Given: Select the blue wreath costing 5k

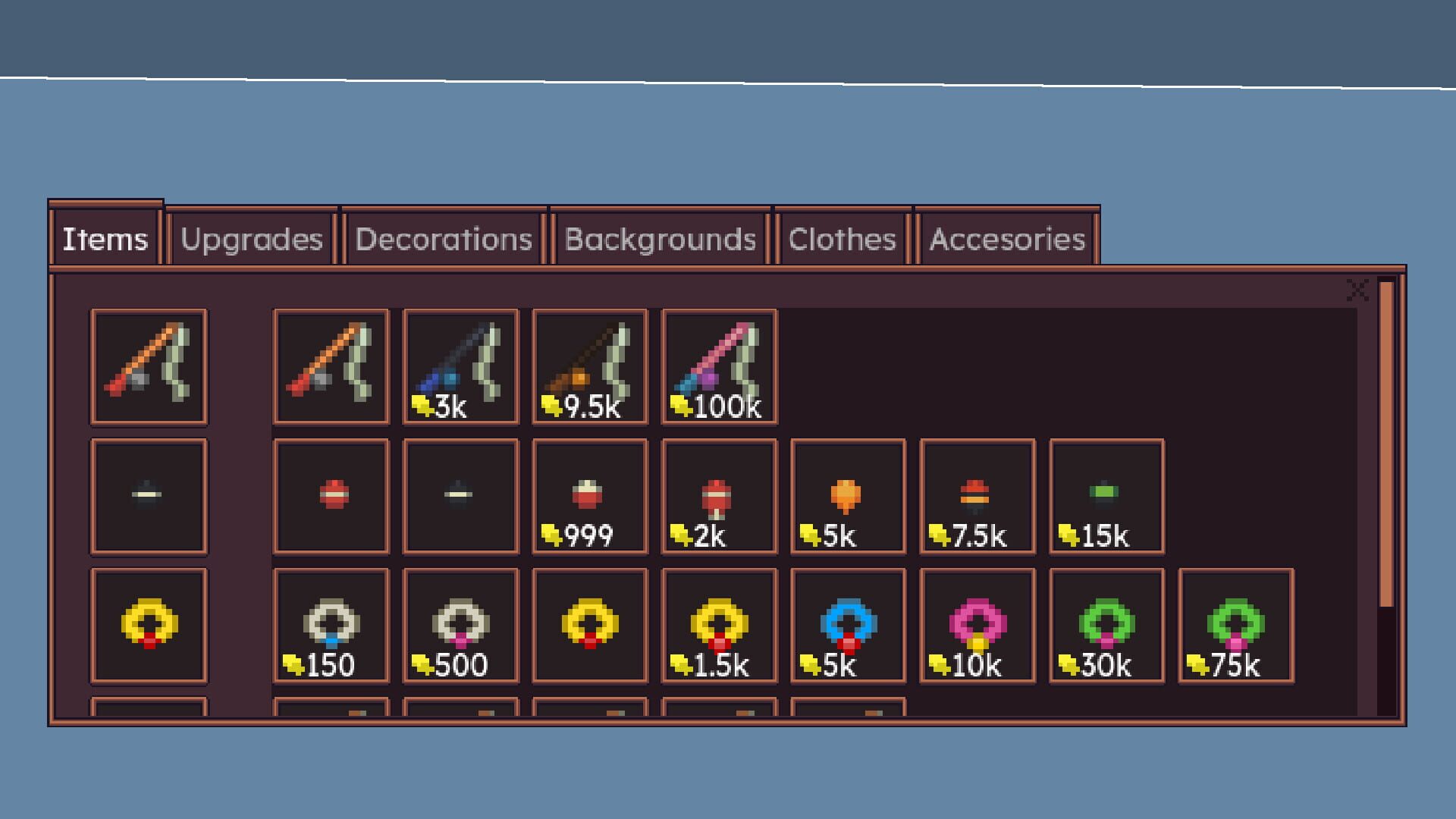Looking at the screenshot, I should click(x=847, y=626).
